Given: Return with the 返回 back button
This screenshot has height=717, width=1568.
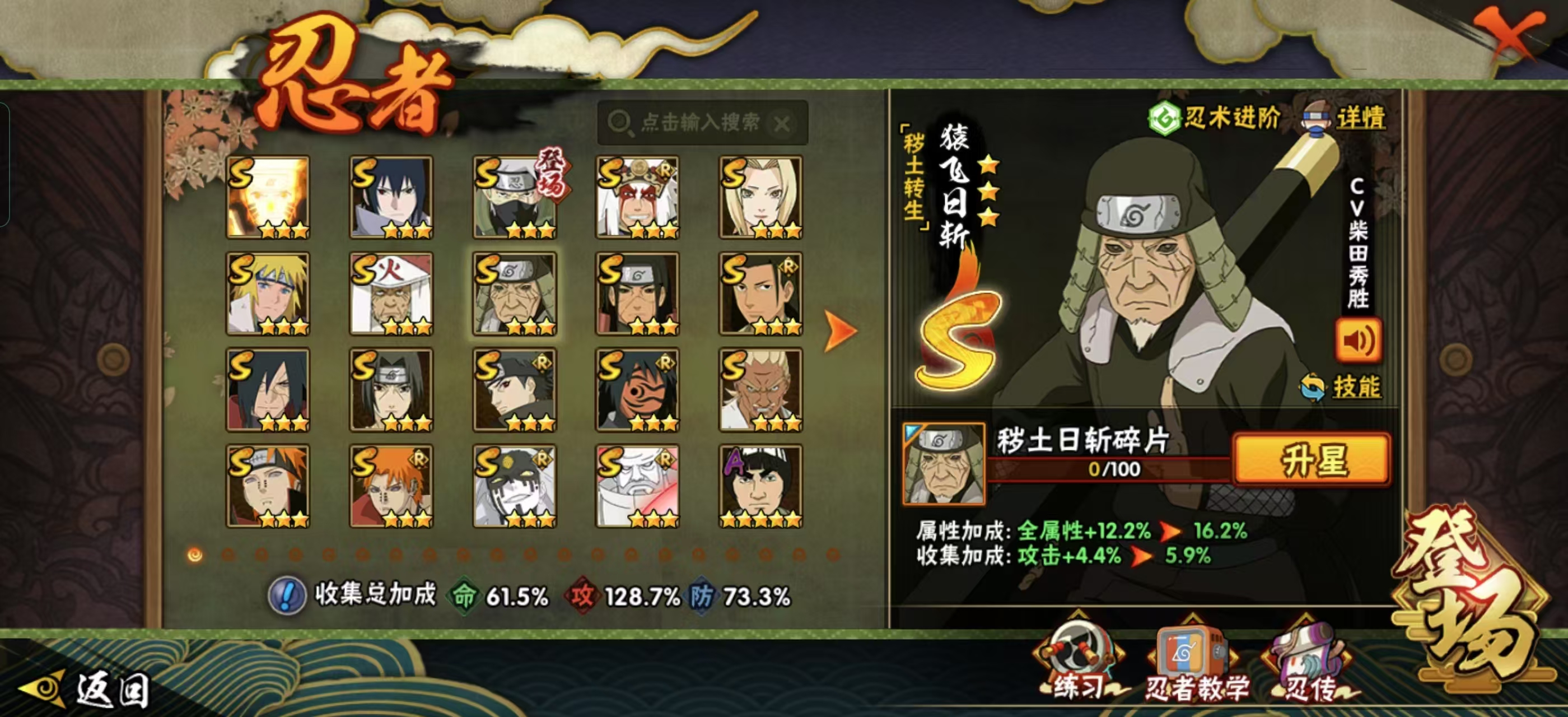Looking at the screenshot, I should coord(85,690).
